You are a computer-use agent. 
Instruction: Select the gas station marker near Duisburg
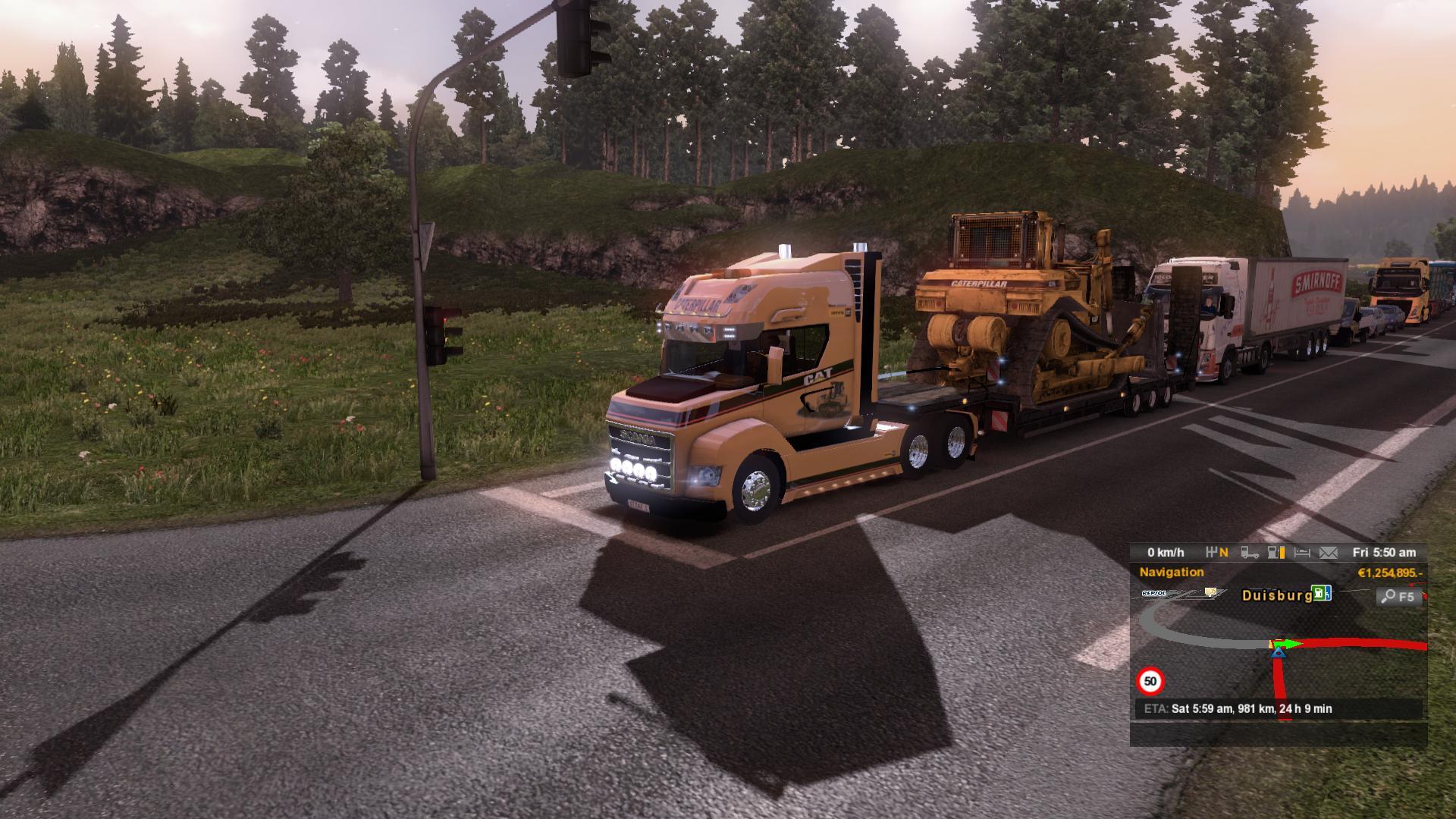click(1322, 593)
